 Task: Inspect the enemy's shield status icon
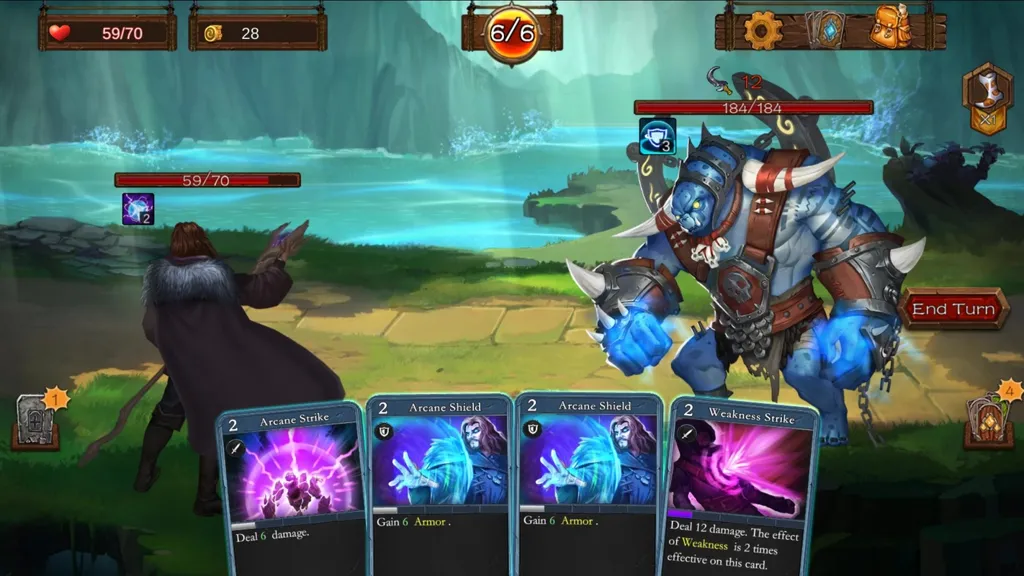click(657, 137)
